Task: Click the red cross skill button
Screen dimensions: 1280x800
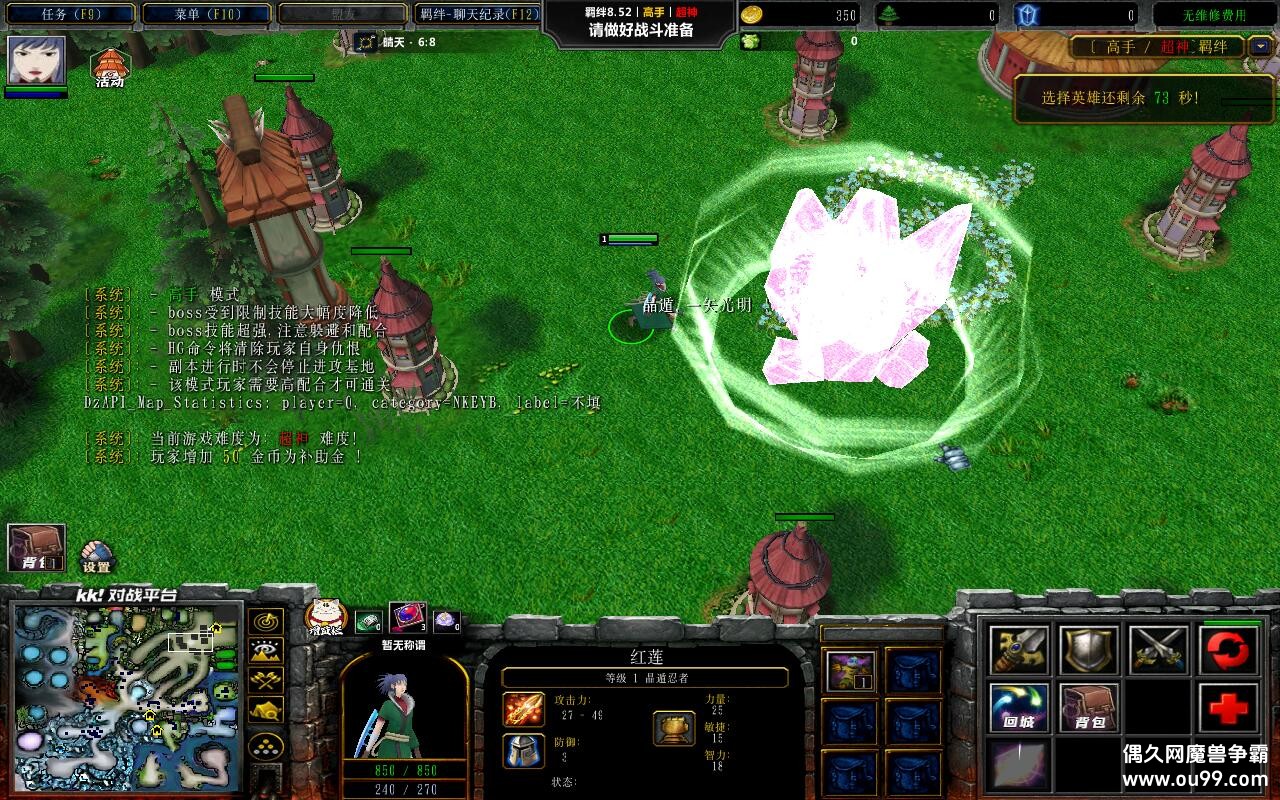Action: [x=1229, y=709]
